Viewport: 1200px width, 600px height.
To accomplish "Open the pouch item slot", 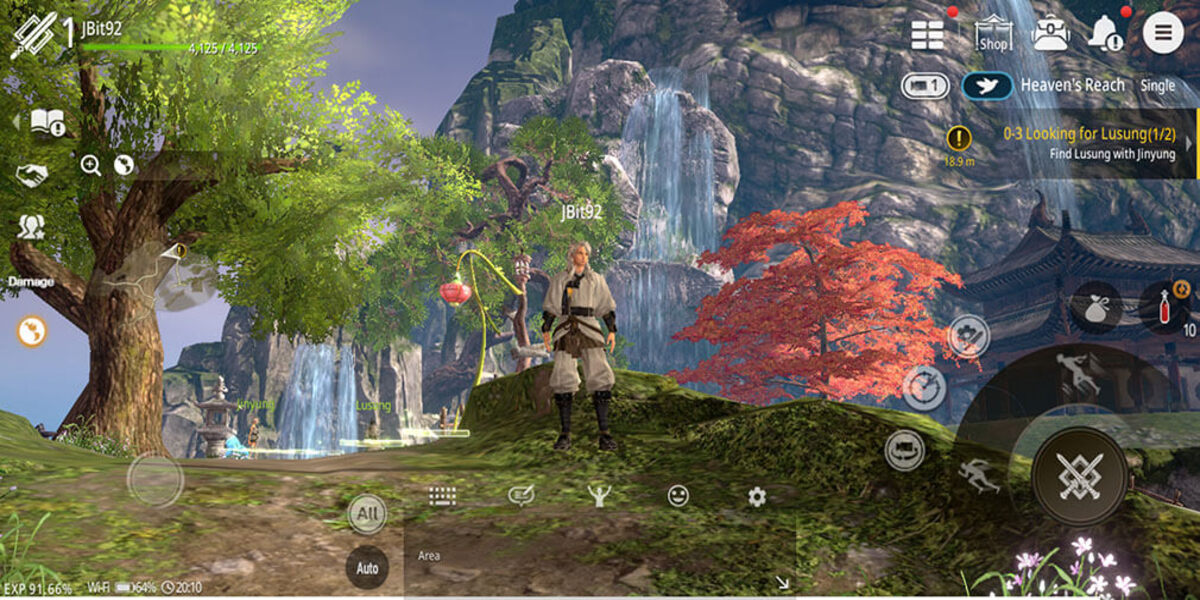I will (x=1096, y=308).
